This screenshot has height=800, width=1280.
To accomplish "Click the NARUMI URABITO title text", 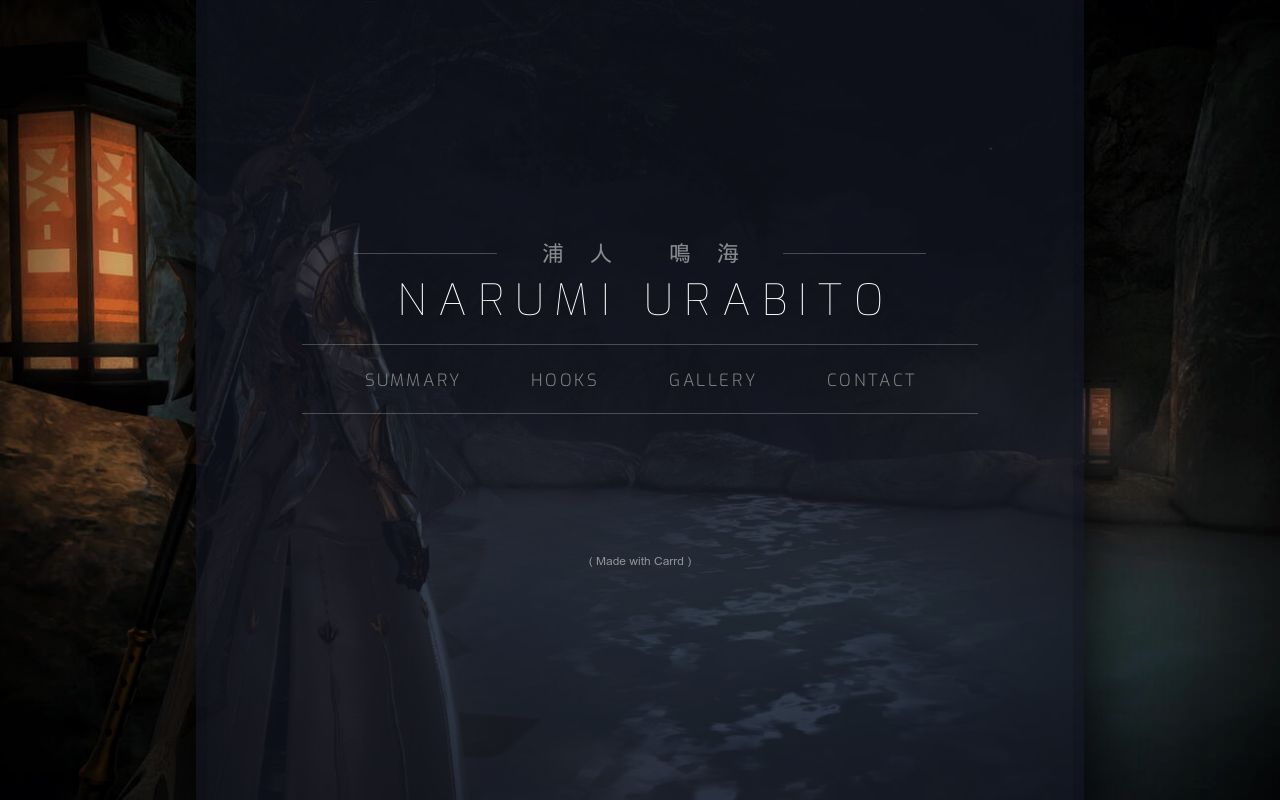I will tap(640, 299).
